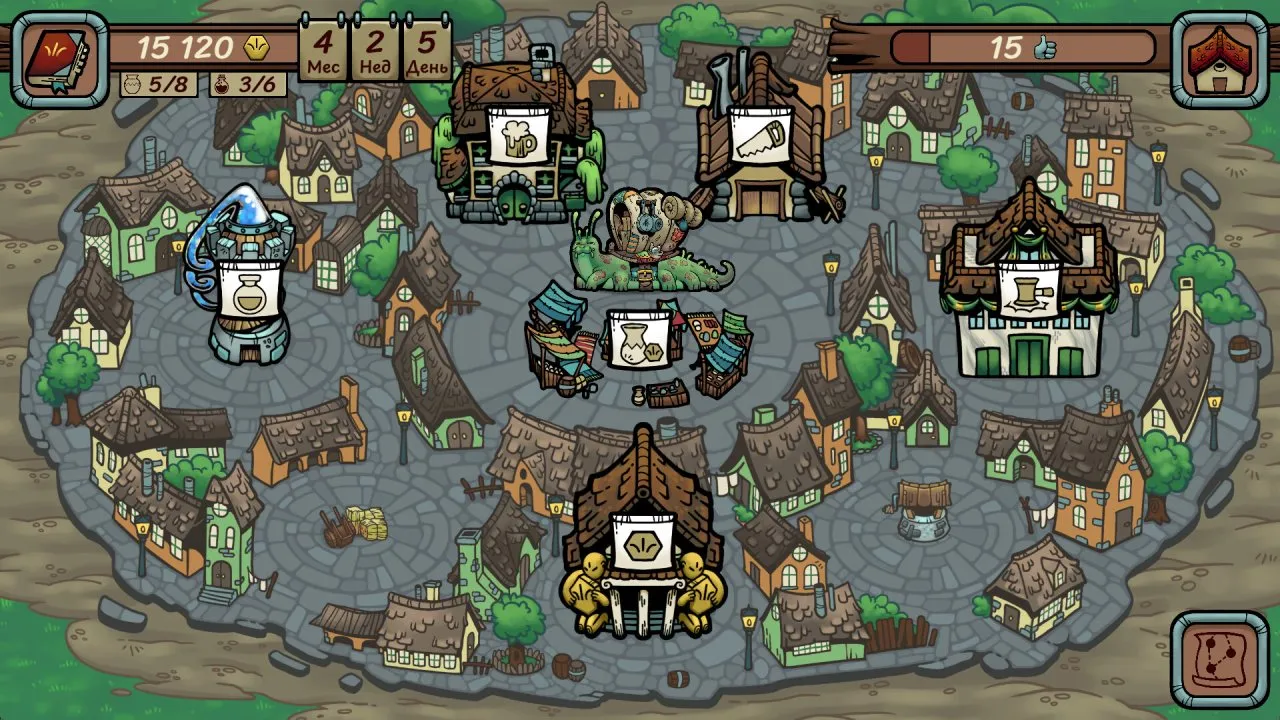Visit the building with mortar sign
This screenshot has height=720, width=1280.
pyautogui.click(x=1026, y=290)
